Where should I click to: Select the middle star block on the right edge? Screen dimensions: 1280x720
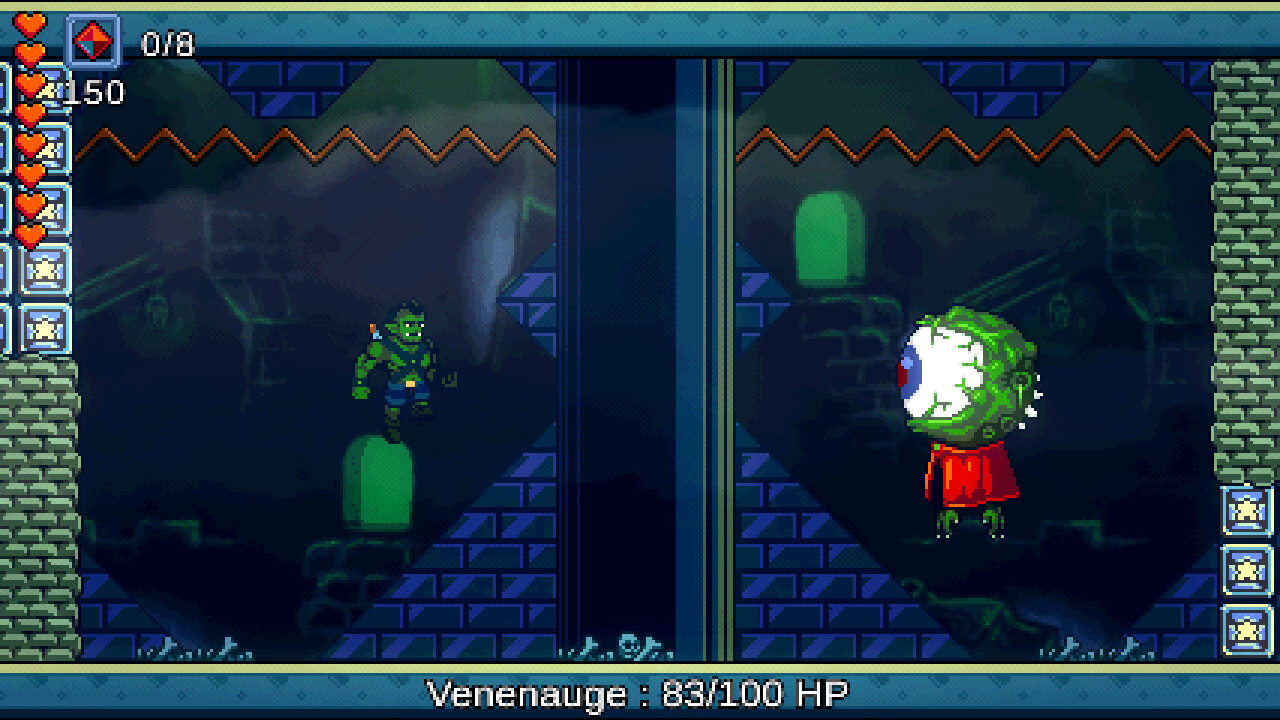point(1246,570)
